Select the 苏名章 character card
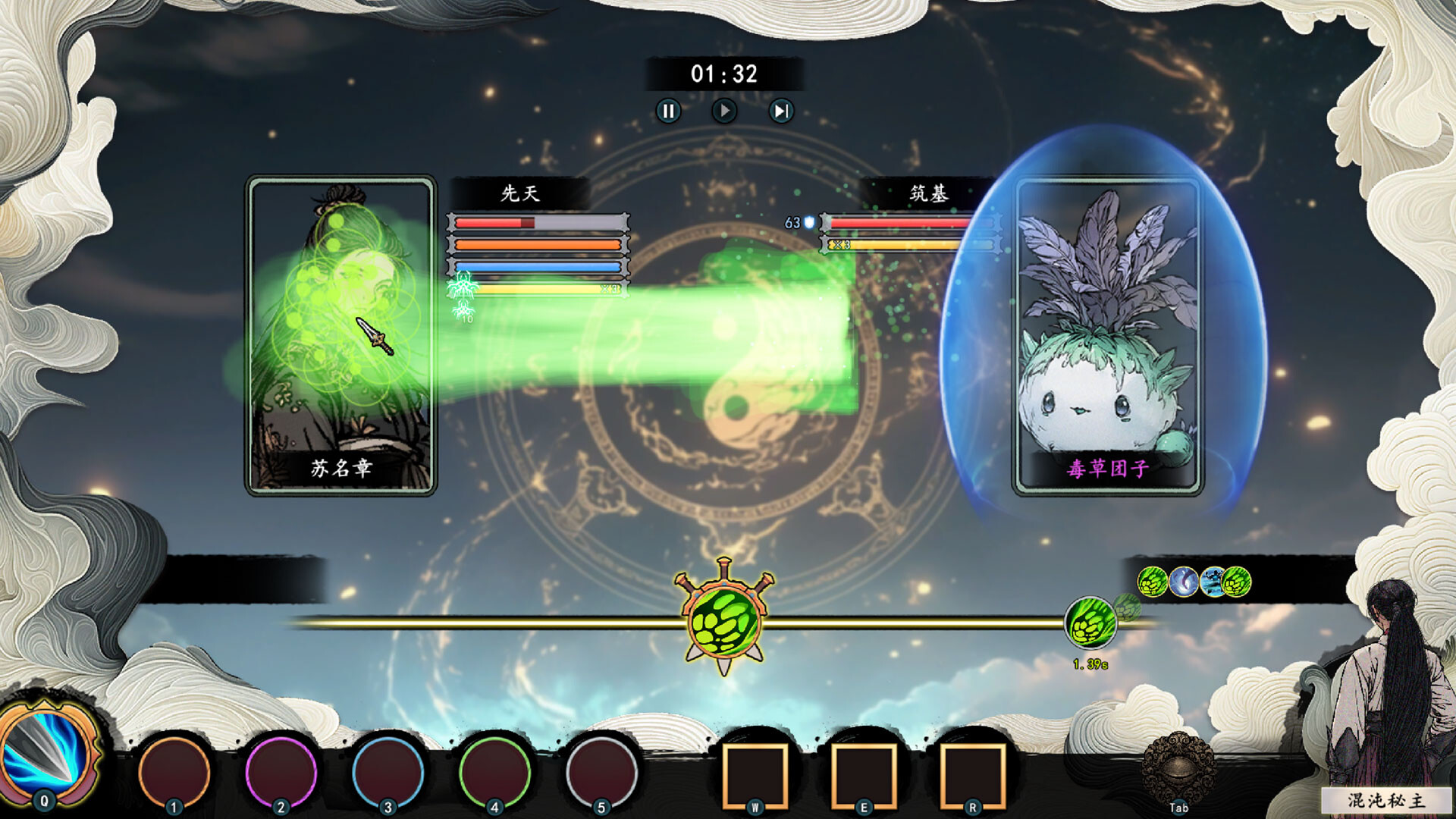 click(341, 336)
